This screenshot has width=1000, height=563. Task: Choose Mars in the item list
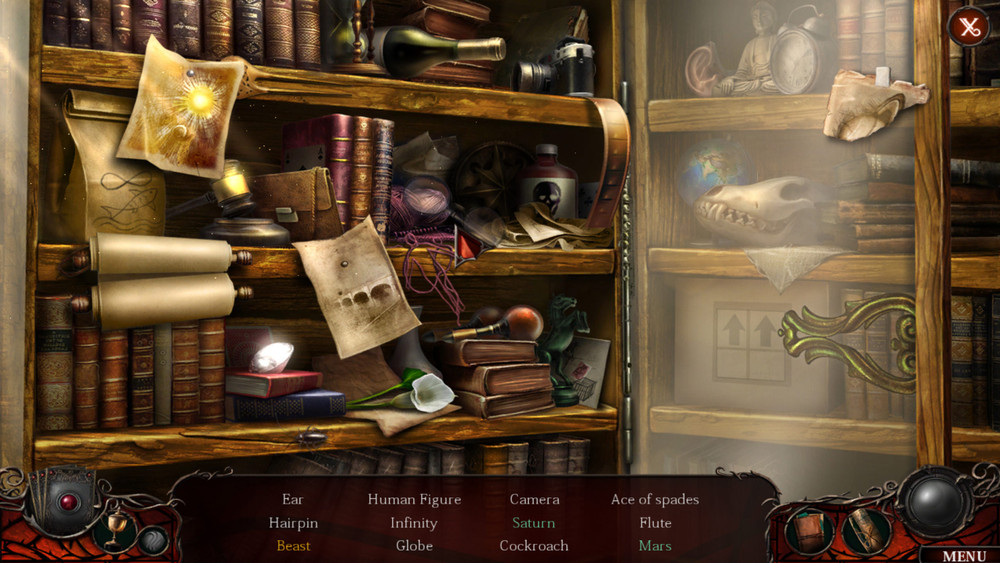tap(655, 546)
